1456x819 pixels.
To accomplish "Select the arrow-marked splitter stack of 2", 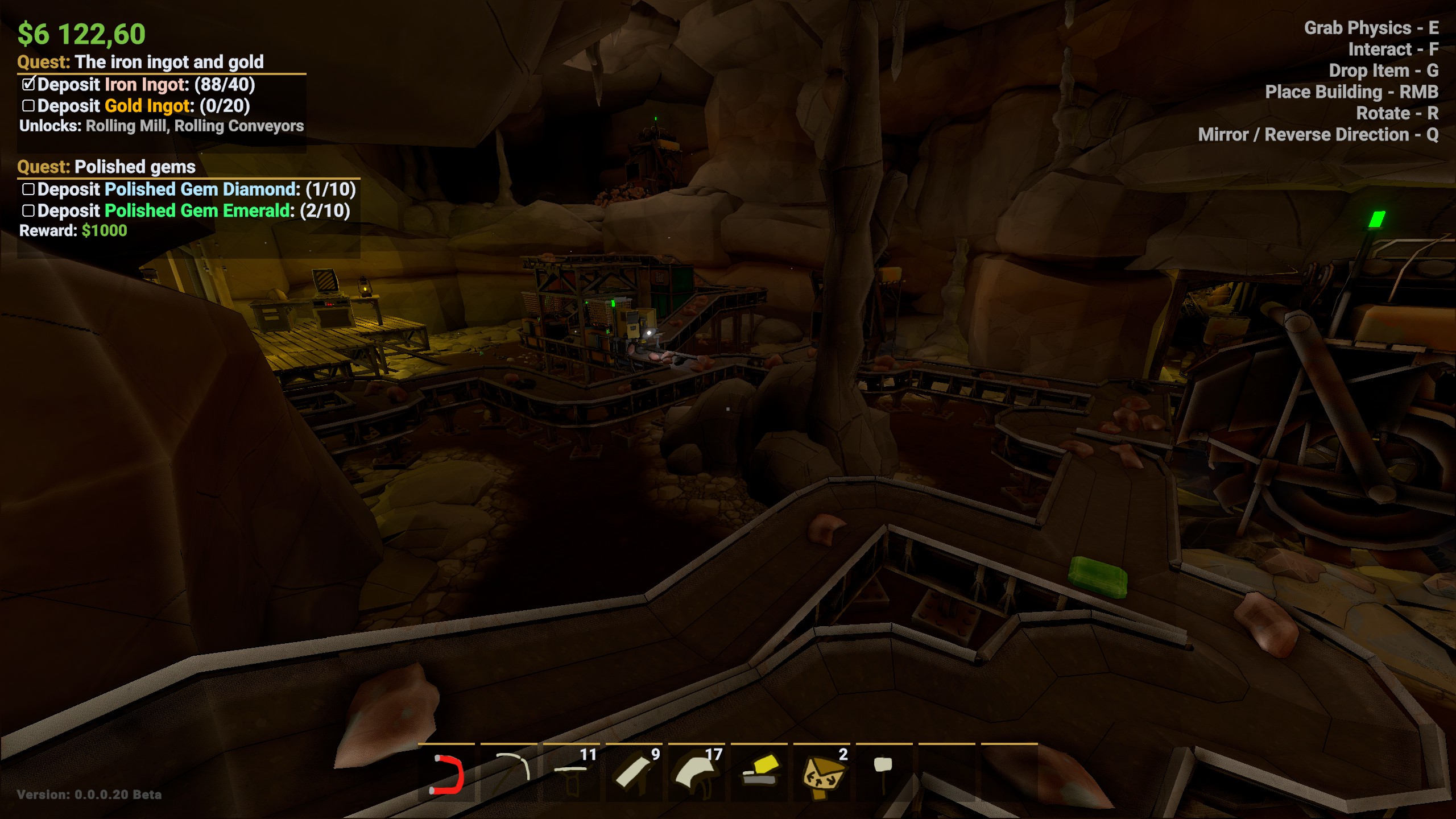I will click(822, 773).
